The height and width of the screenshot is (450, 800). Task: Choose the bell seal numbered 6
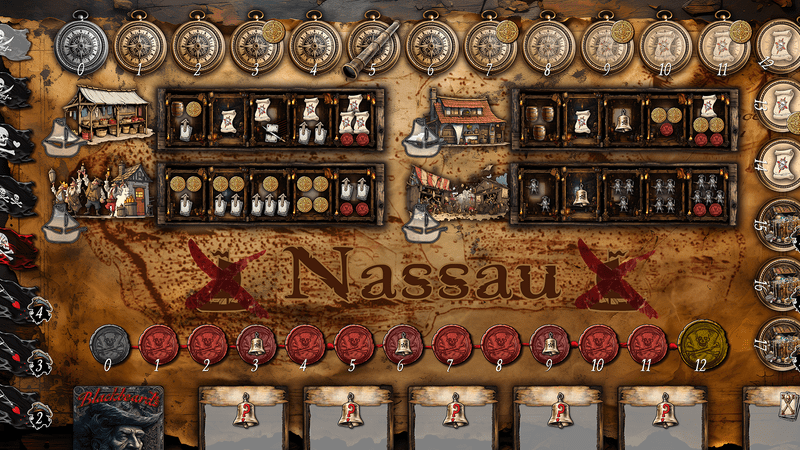coord(404,345)
